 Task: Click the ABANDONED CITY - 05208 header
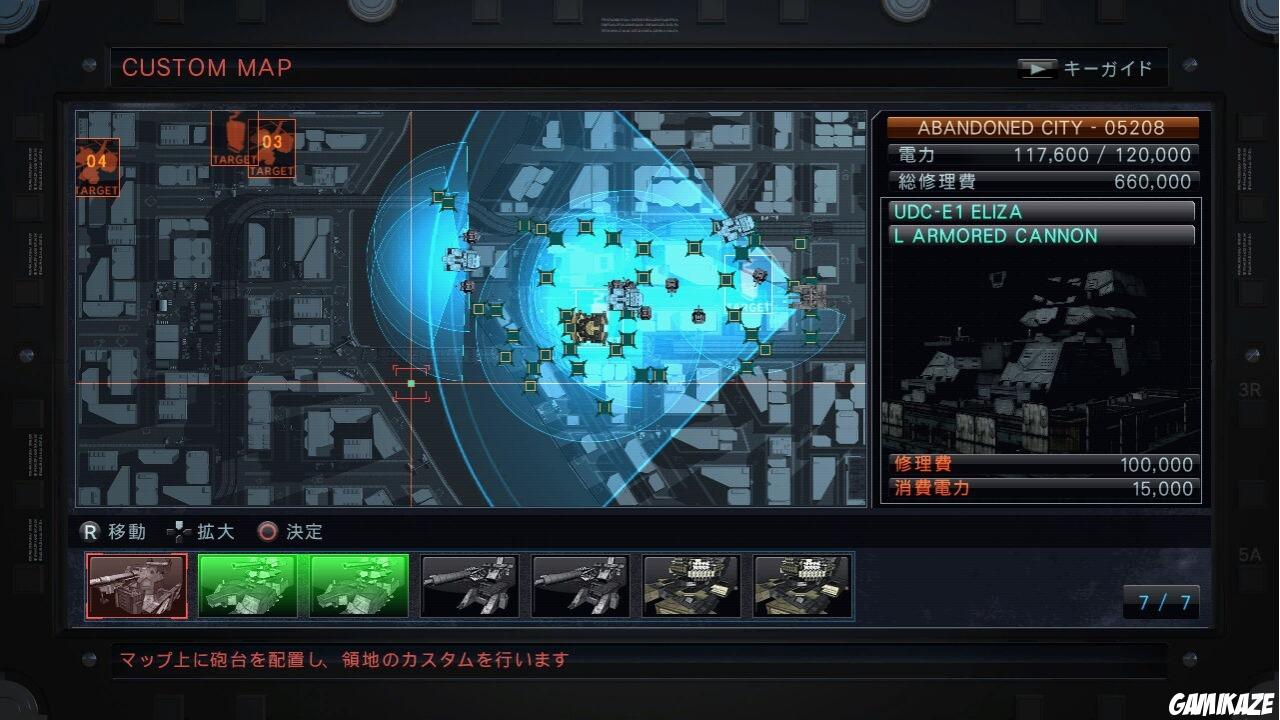click(x=1042, y=127)
